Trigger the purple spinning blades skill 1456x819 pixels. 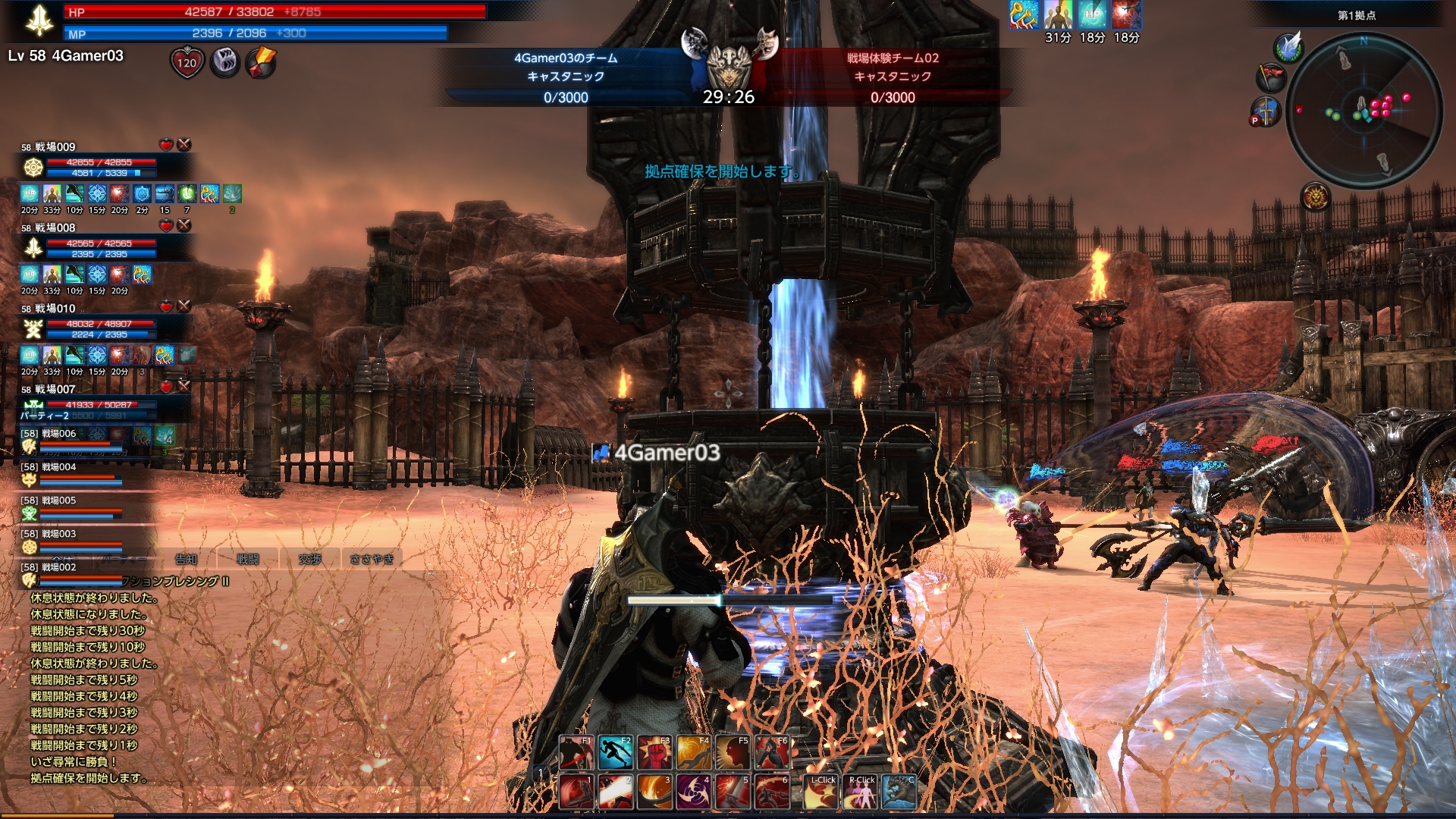tap(693, 792)
